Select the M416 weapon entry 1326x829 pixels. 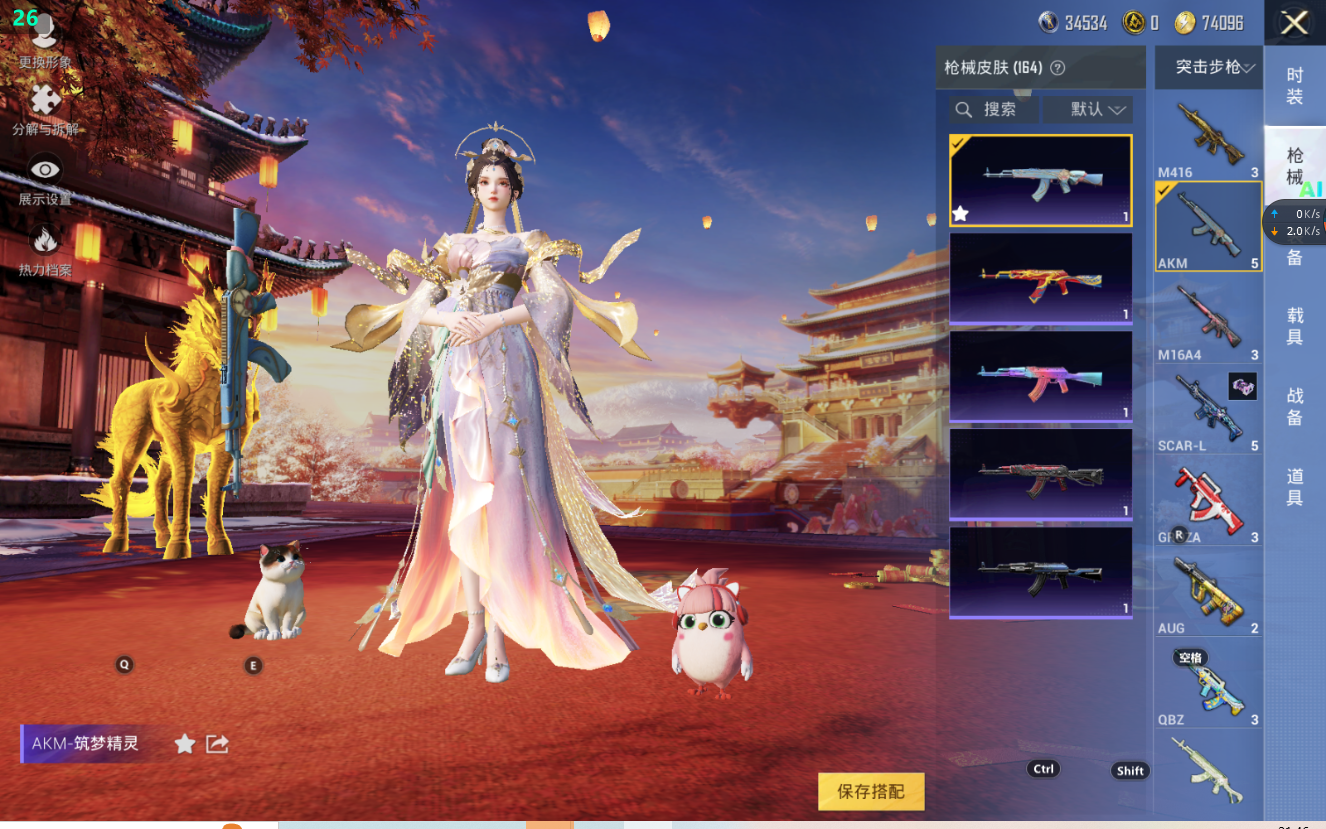pos(1208,137)
